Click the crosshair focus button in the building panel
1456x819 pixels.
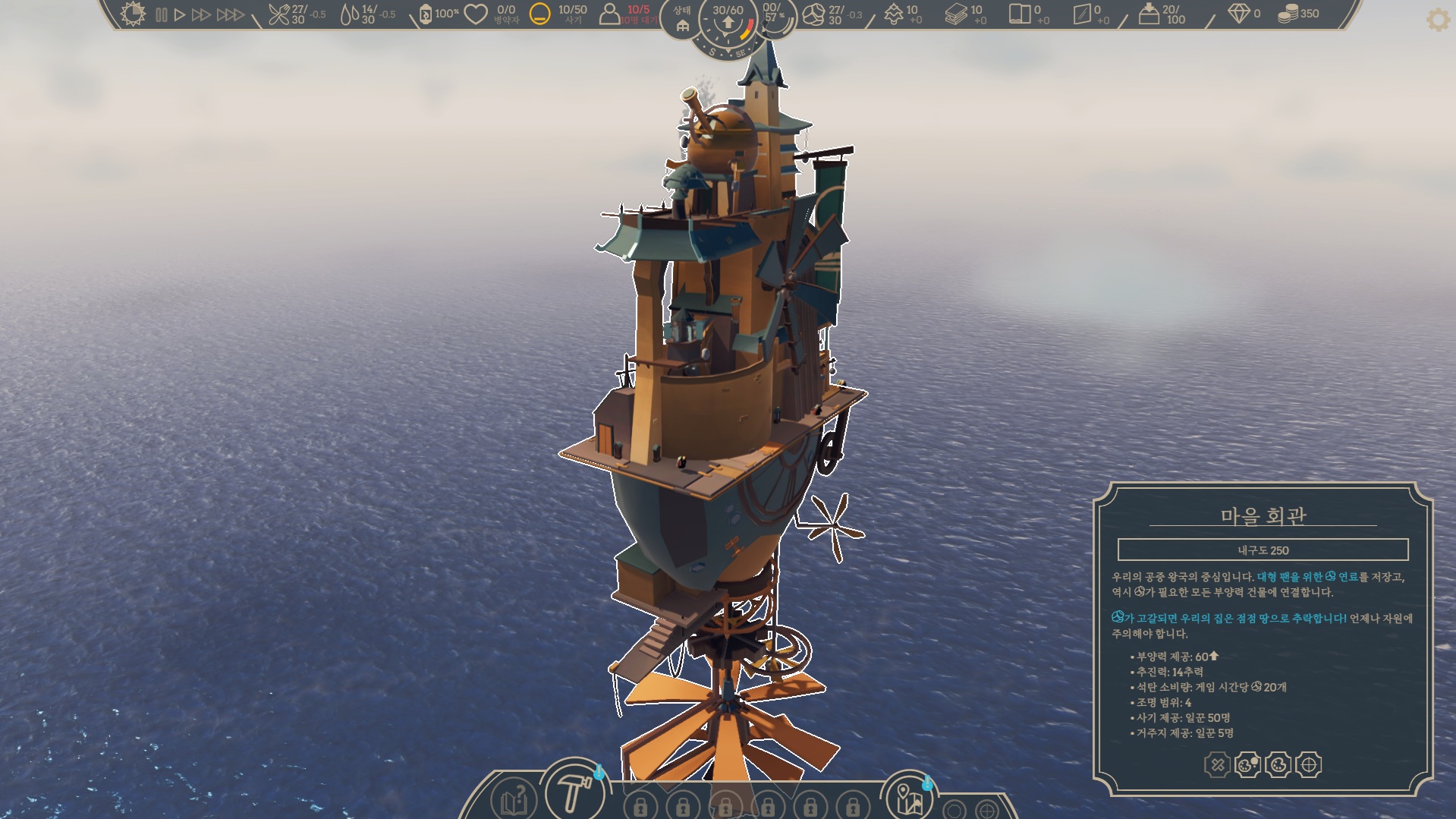1309,764
